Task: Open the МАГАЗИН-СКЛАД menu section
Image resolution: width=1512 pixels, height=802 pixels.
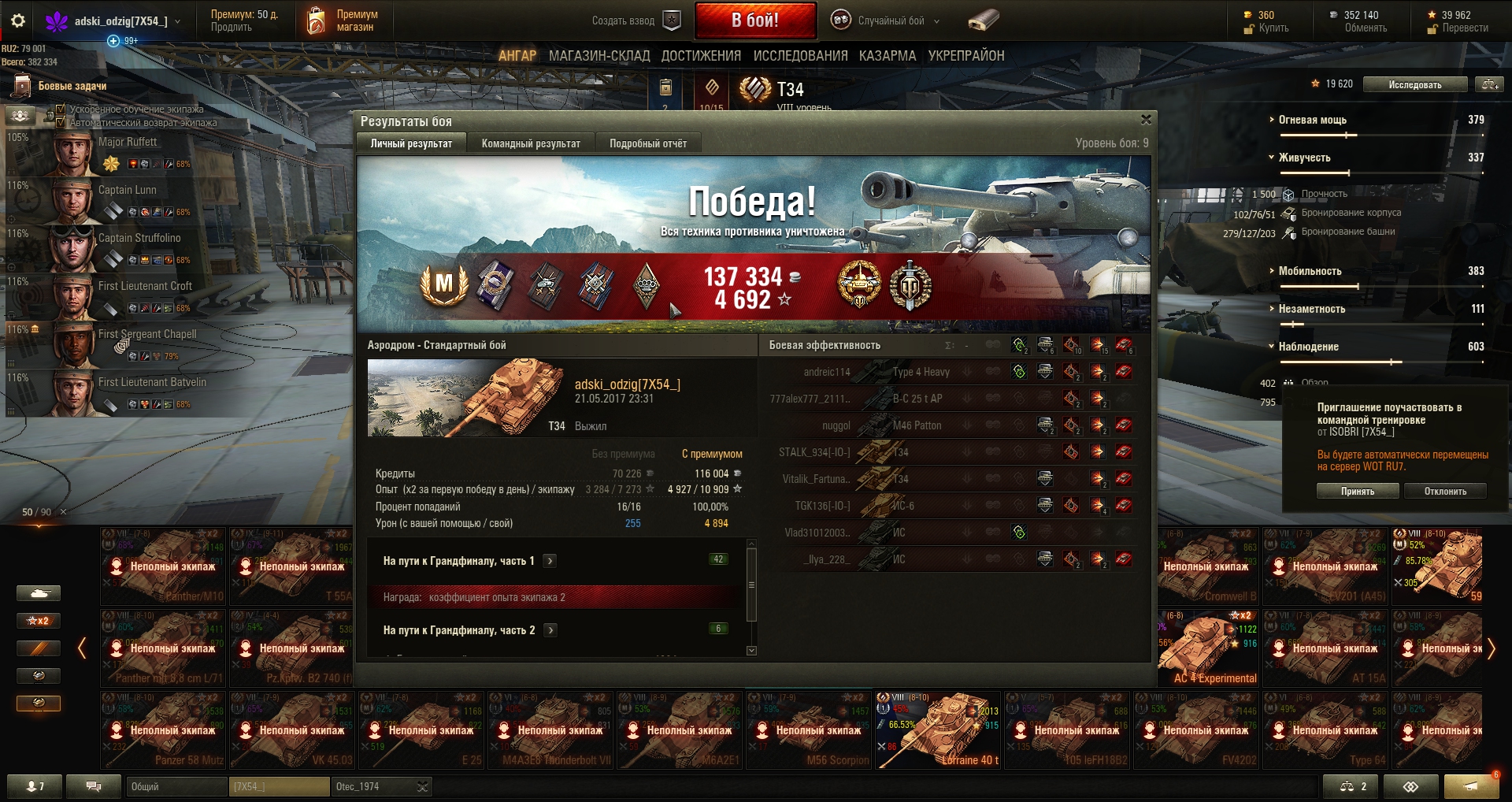Action: pyautogui.click(x=599, y=56)
